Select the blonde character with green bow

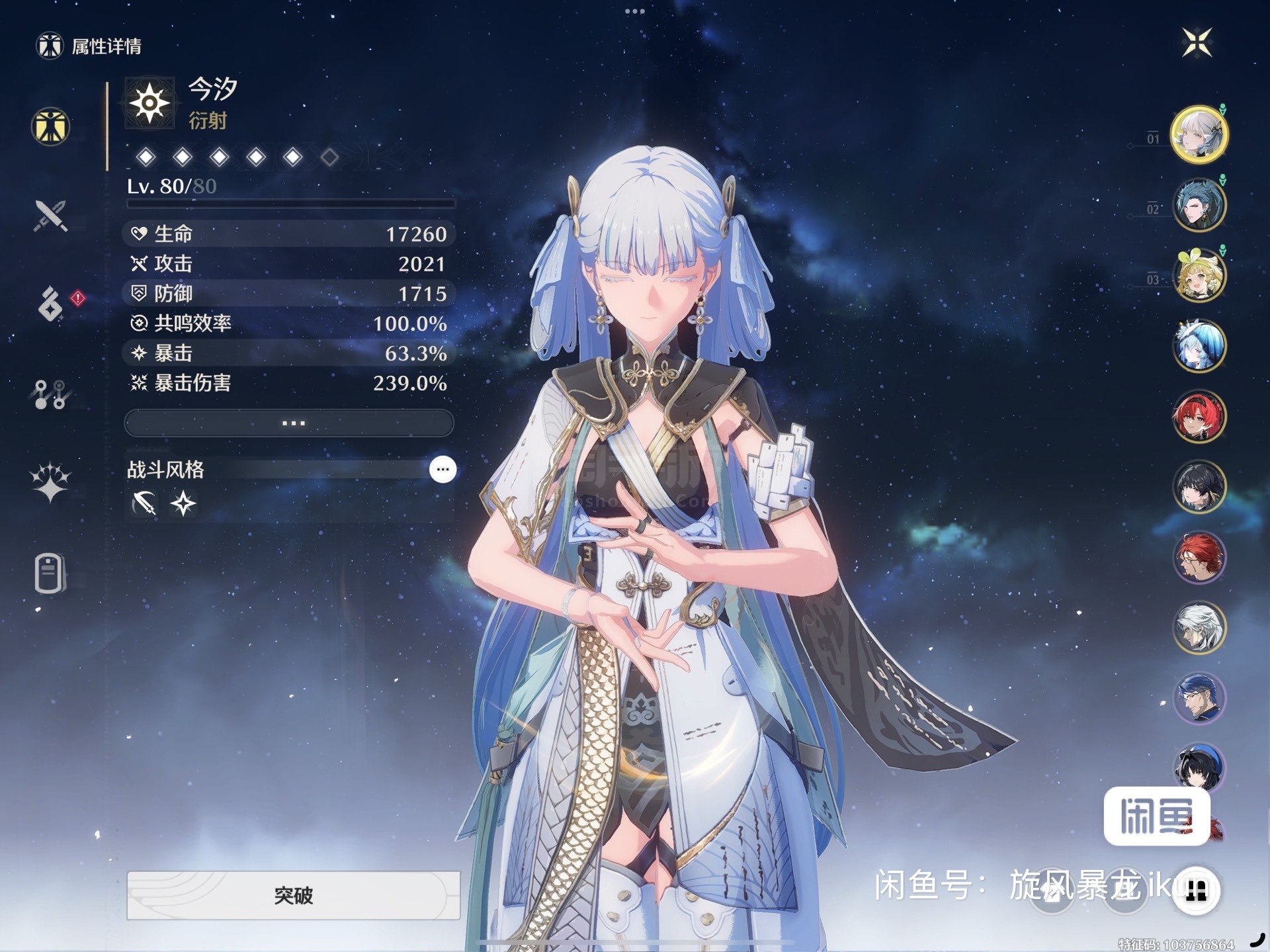[x=1199, y=275]
